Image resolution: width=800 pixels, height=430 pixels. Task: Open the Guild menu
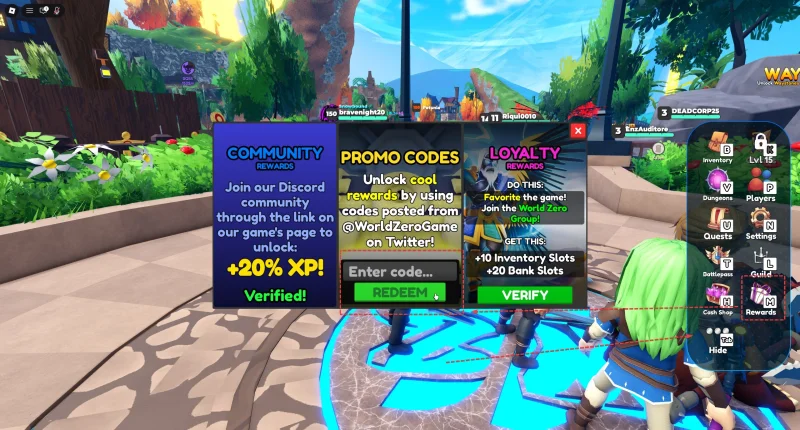pos(761,260)
